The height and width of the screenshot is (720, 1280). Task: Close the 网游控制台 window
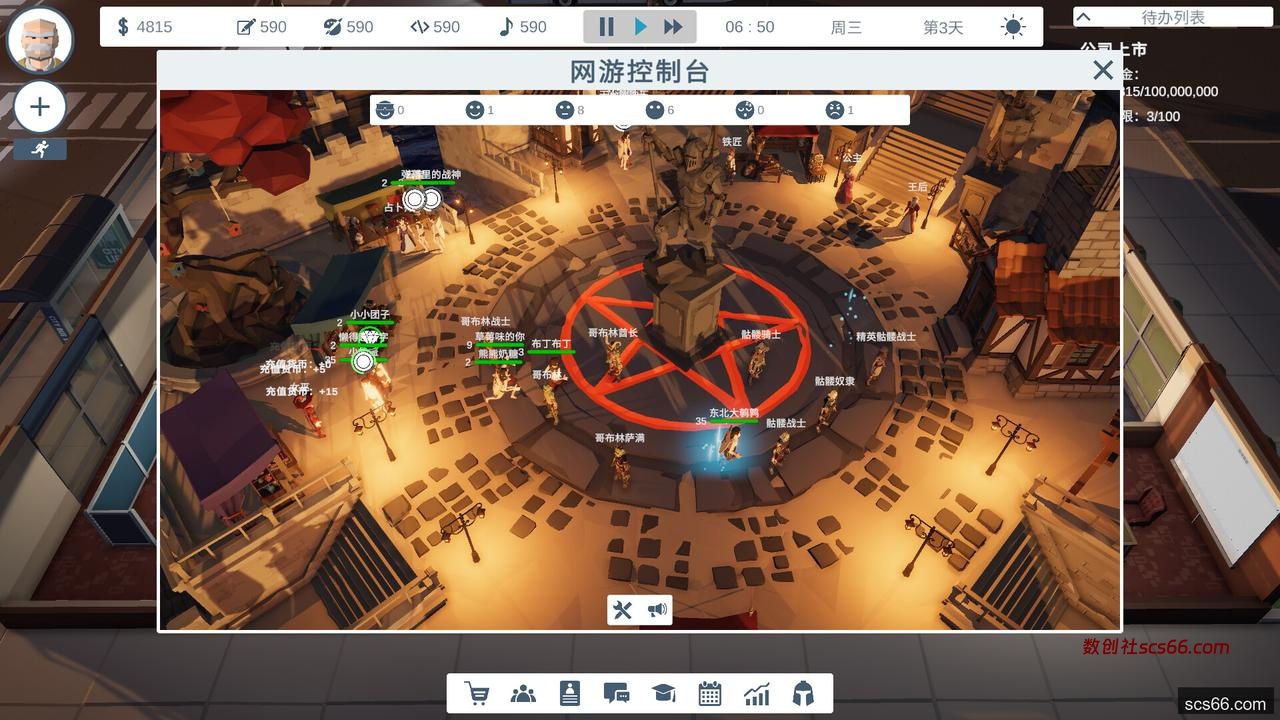1102,70
